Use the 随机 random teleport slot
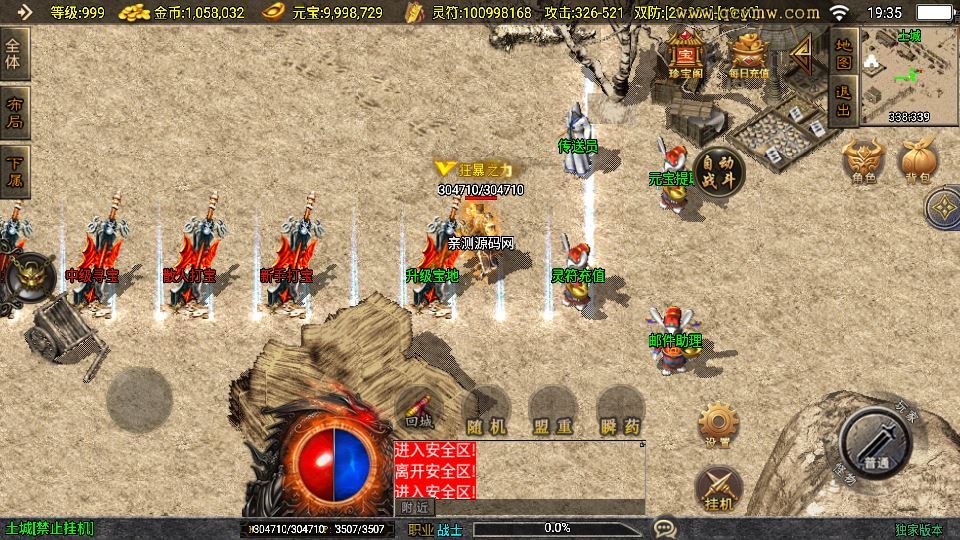 pyautogui.click(x=487, y=410)
